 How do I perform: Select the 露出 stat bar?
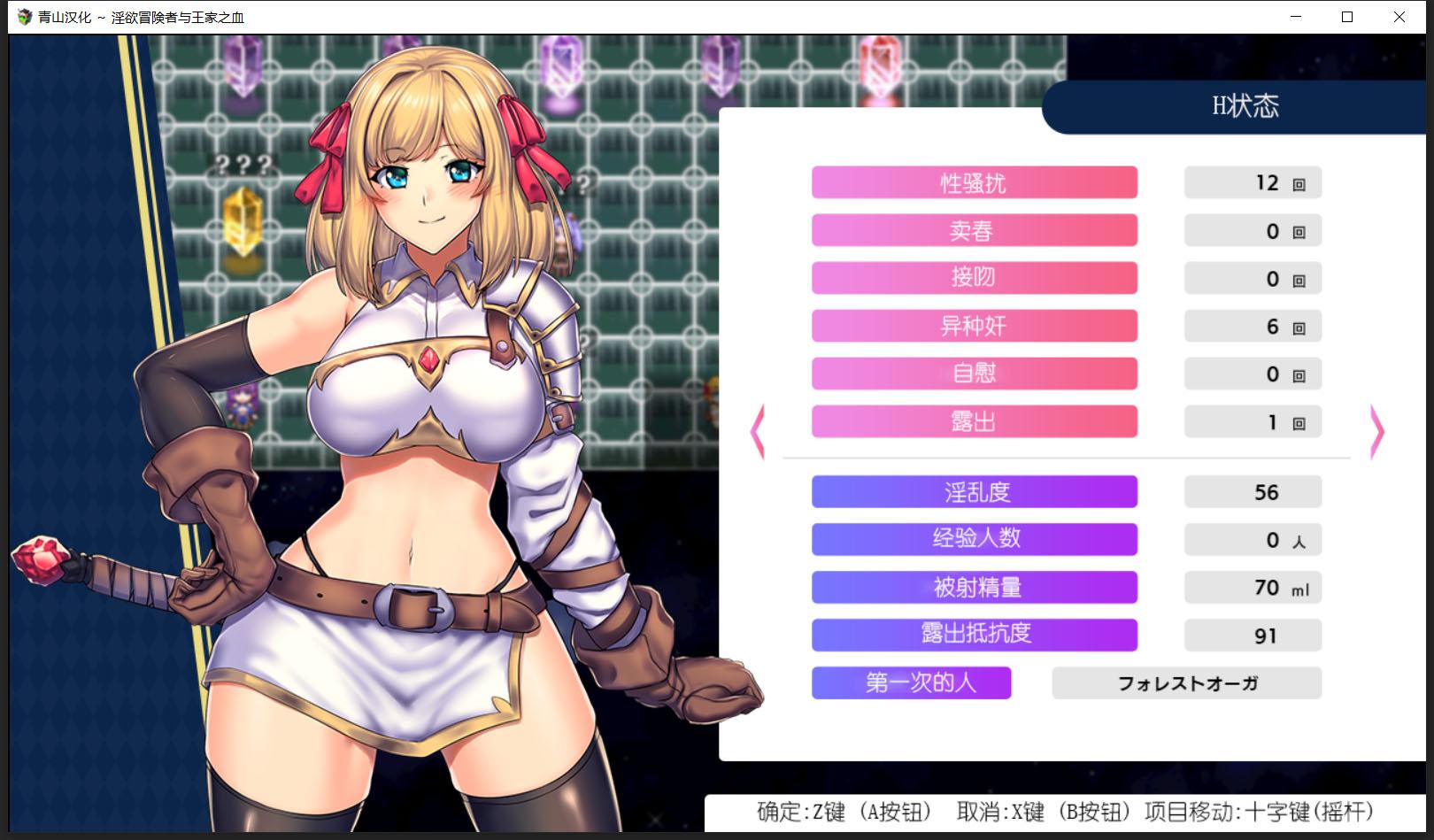pyautogui.click(x=974, y=421)
